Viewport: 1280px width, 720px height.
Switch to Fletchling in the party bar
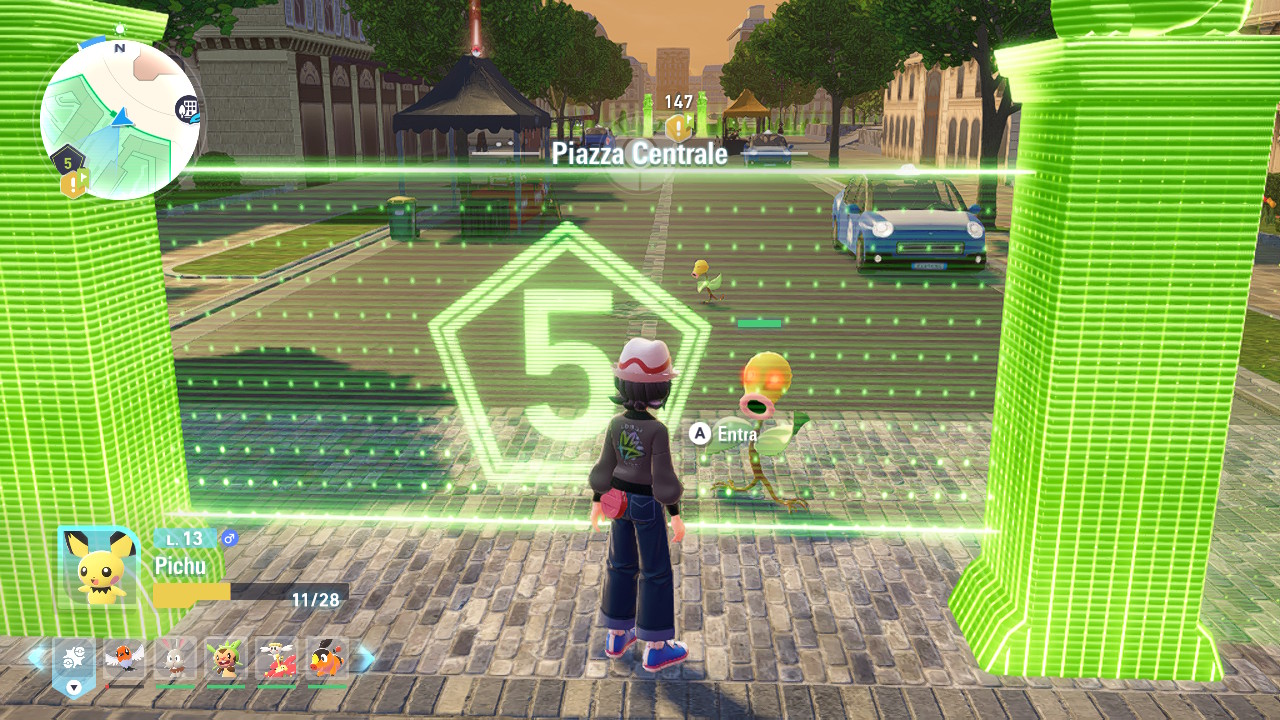click(124, 660)
